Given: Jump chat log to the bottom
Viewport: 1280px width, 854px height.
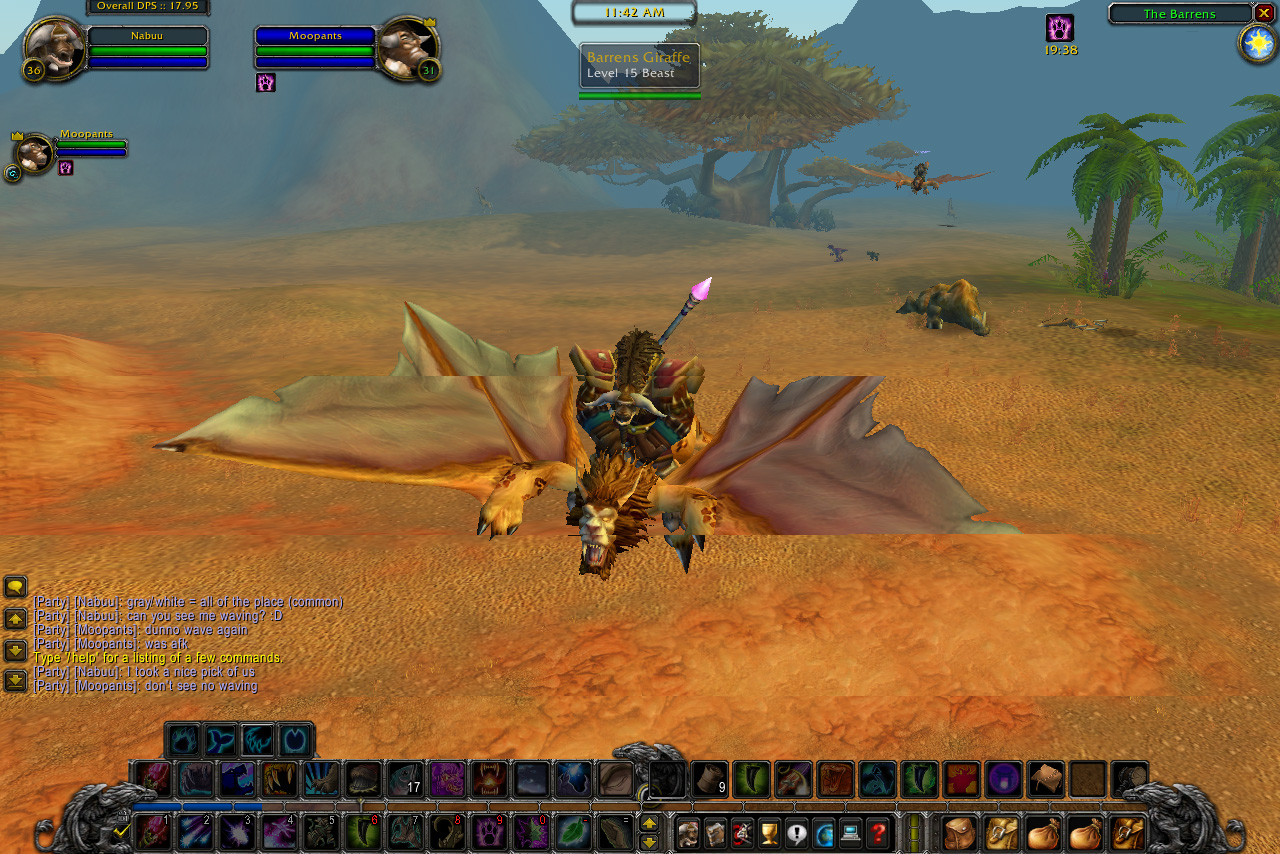Looking at the screenshot, I should pos(15,681).
